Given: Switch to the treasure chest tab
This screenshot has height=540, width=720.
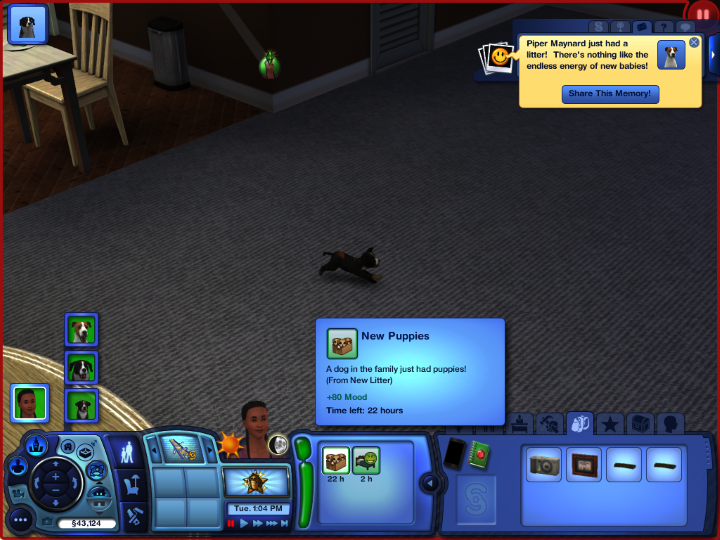Looking at the screenshot, I should (x=639, y=424).
